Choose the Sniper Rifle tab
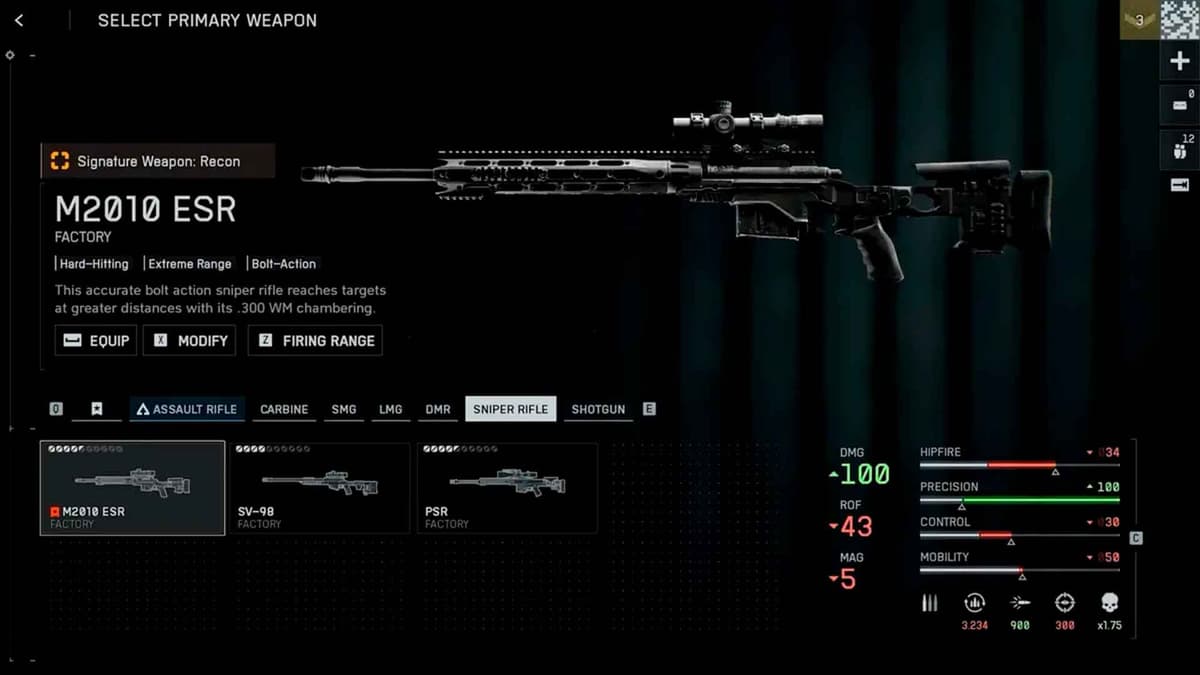Screen dimensions: 1200x675 [510, 409]
